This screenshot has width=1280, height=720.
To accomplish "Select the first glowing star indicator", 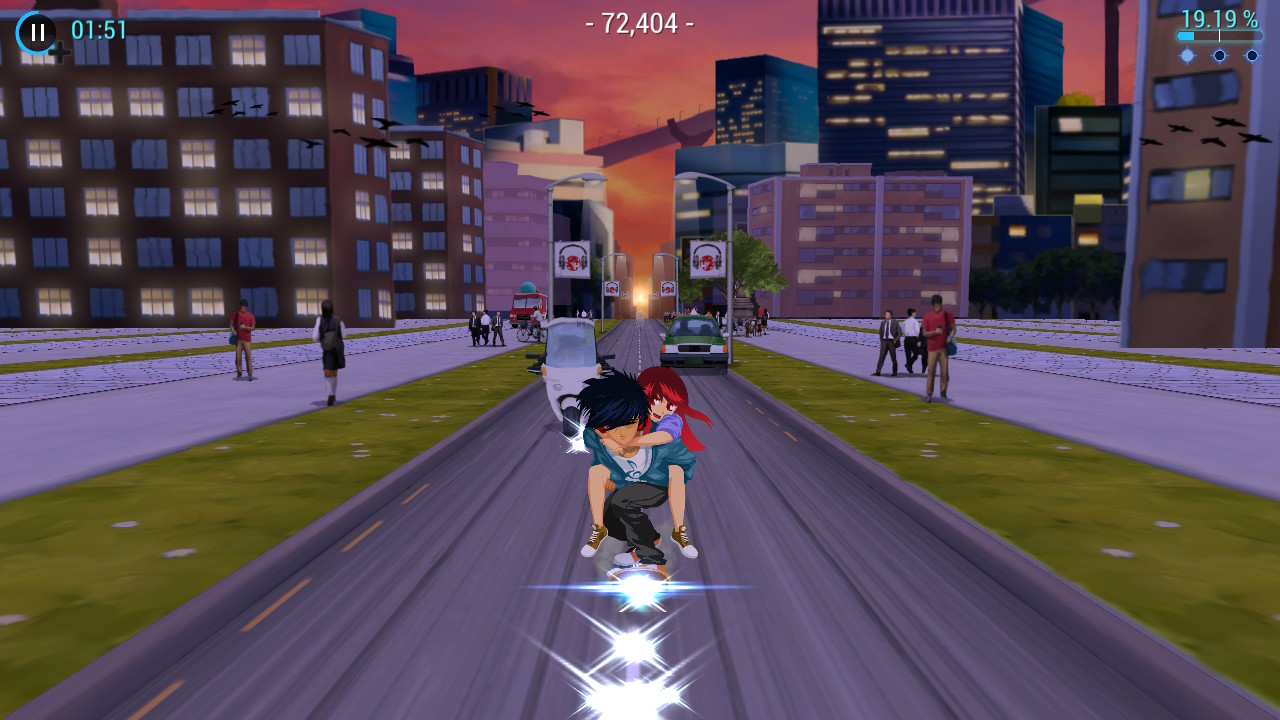I will click(x=1189, y=54).
